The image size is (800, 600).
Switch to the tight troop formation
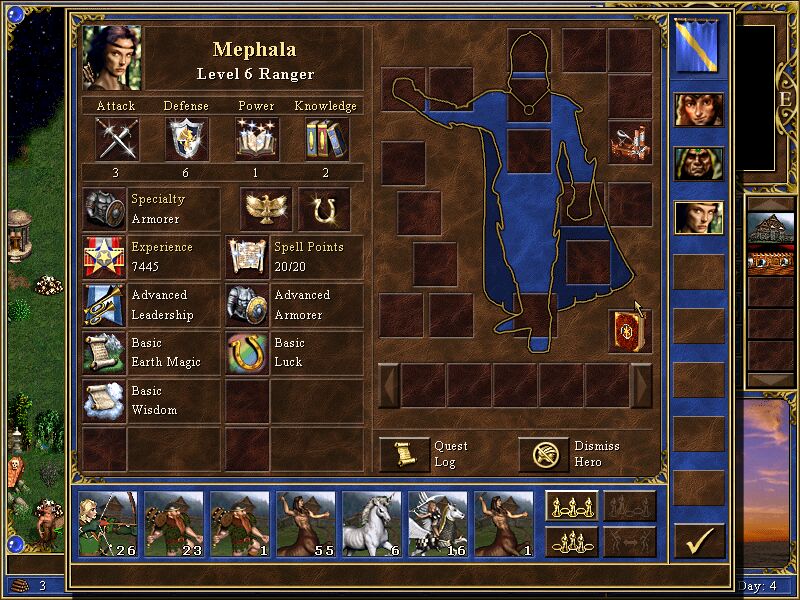point(571,541)
